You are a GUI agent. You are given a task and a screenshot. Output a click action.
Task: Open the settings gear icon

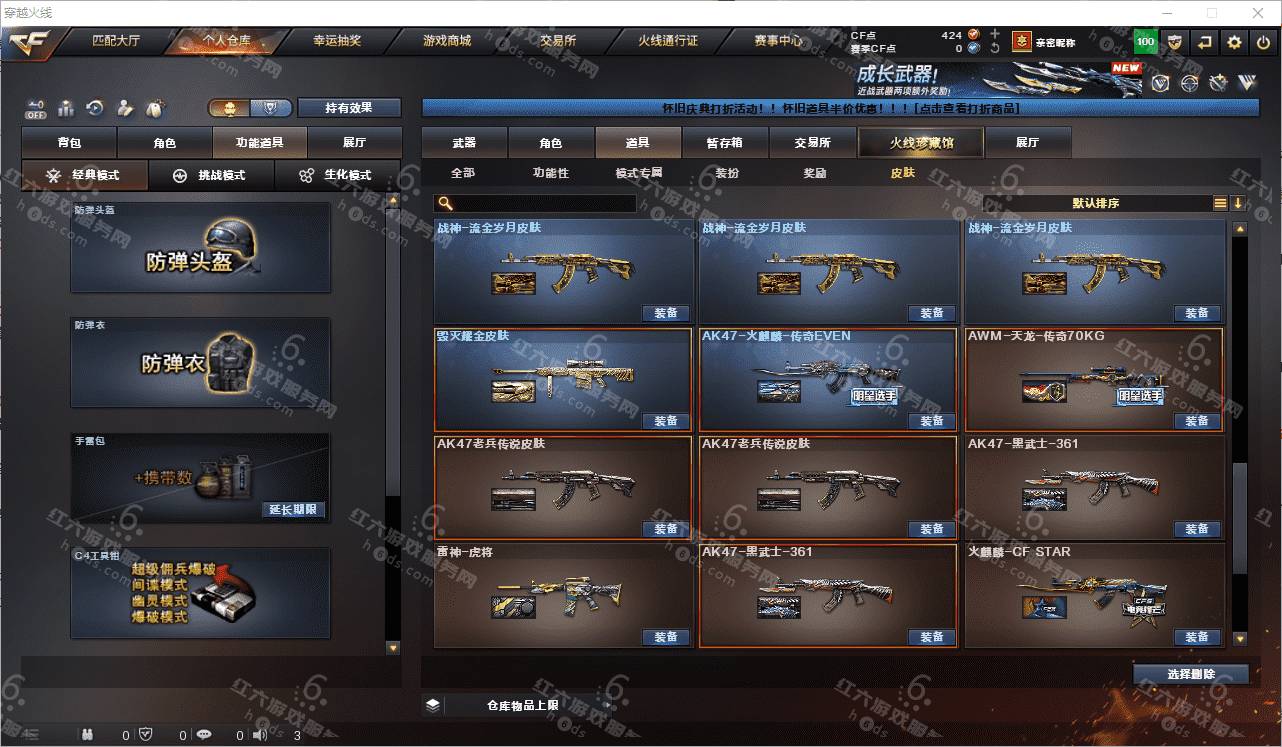pos(1235,42)
